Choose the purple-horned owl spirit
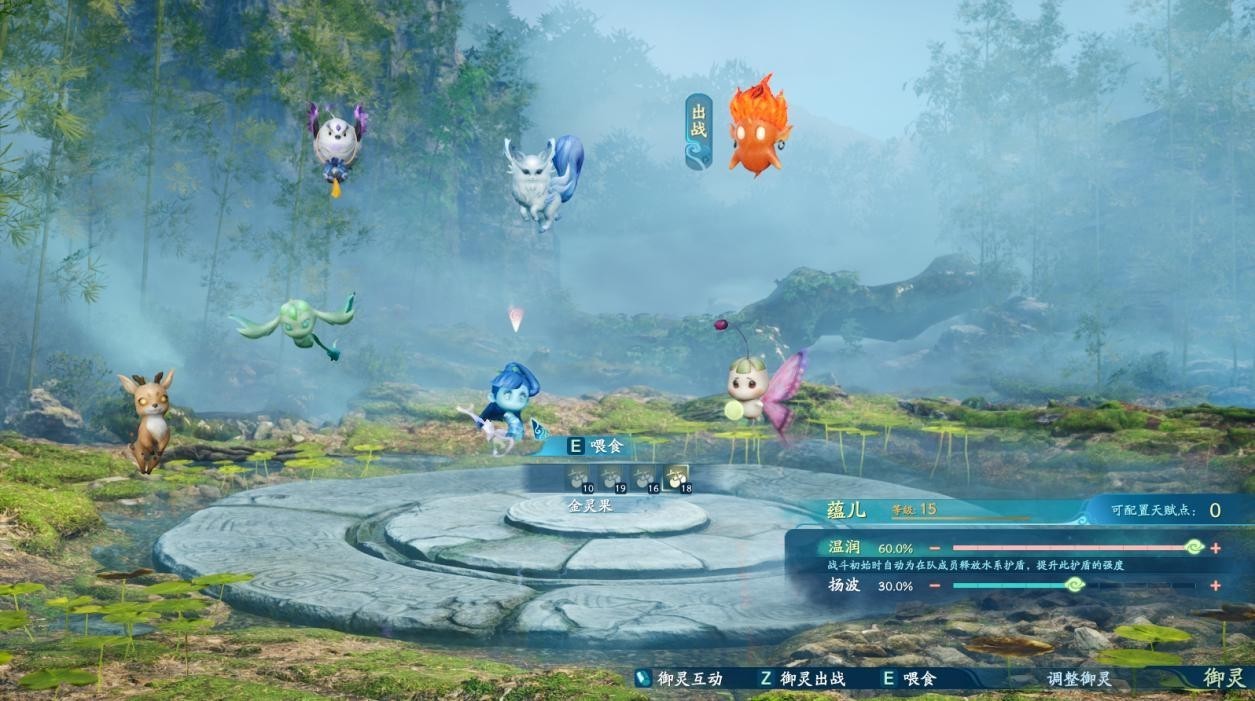 pyautogui.click(x=337, y=143)
